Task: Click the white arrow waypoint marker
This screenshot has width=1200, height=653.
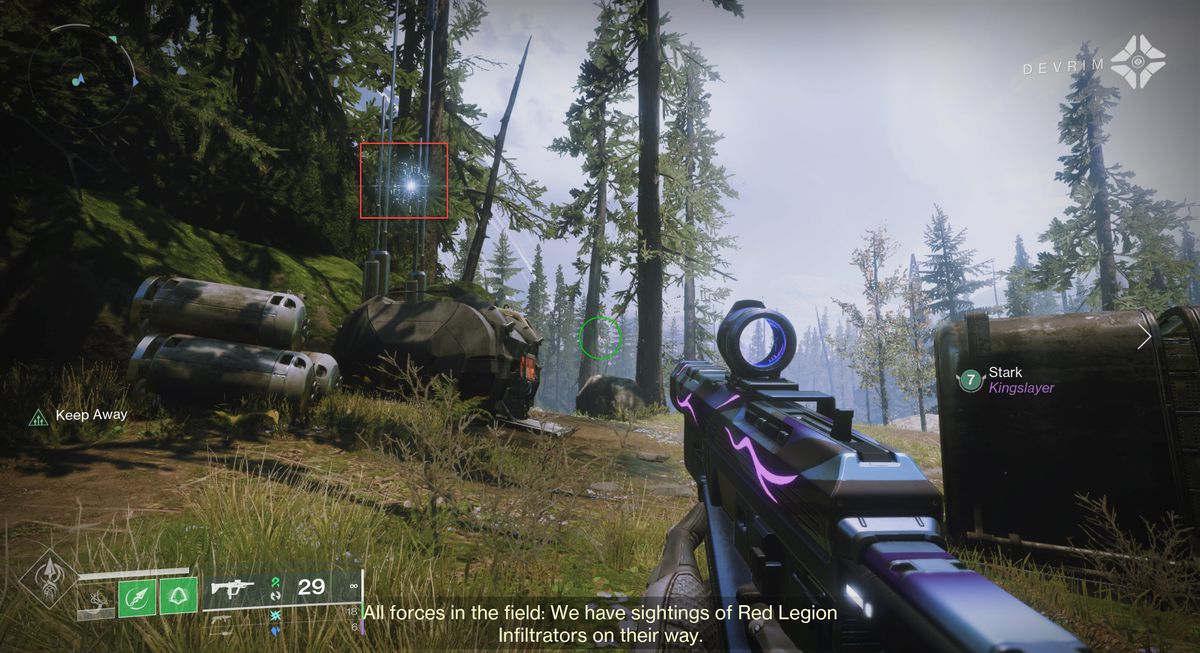Action: [1143, 339]
